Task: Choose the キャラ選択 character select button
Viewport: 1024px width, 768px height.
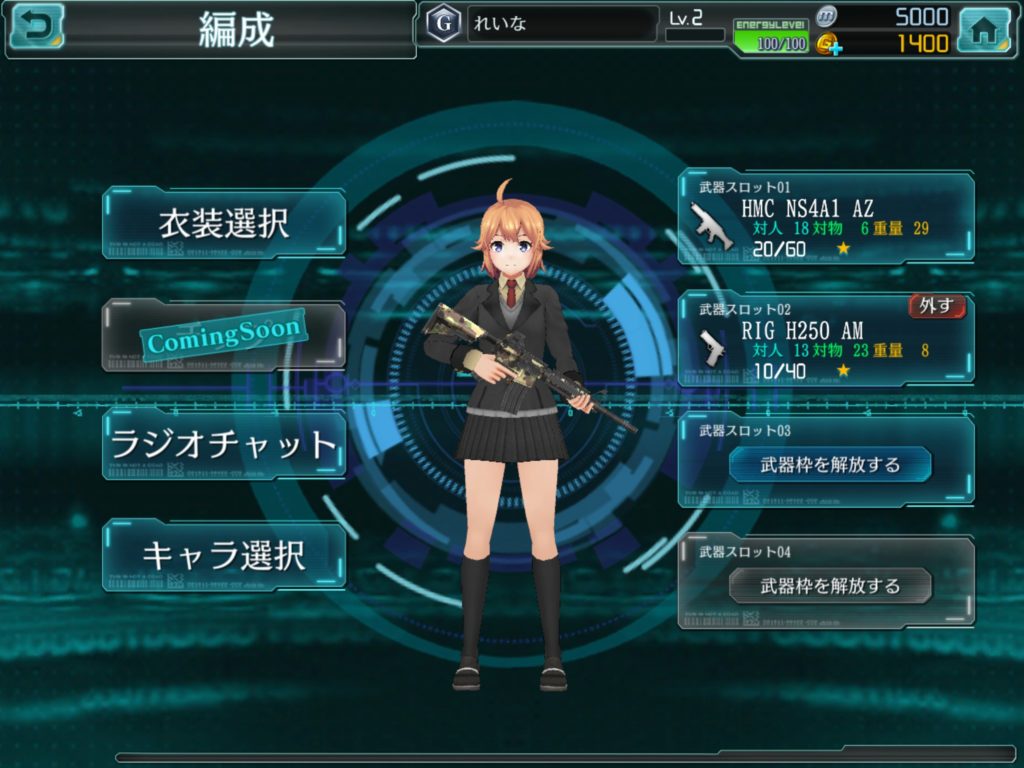Action: pos(224,555)
